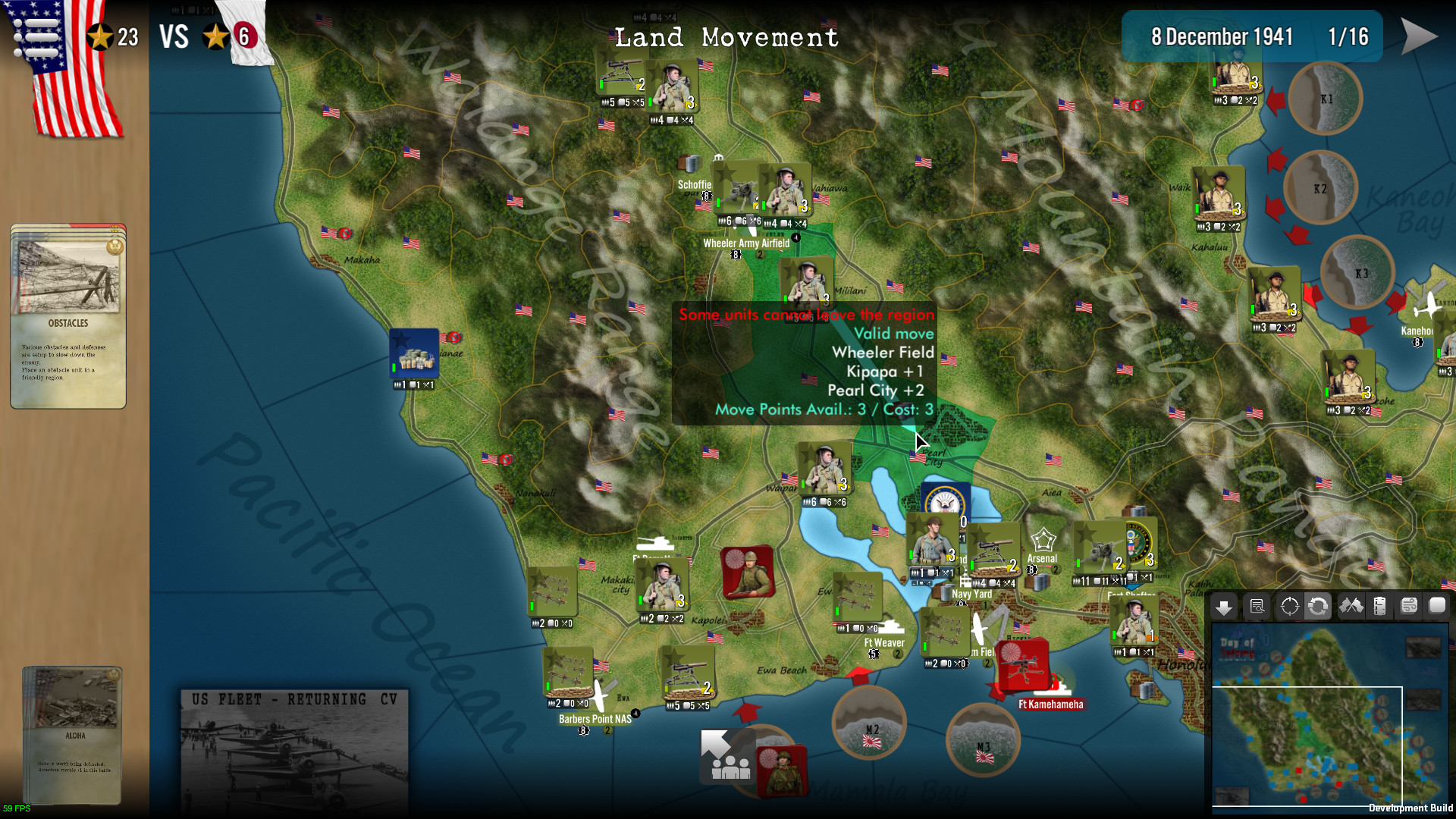
Task: Open the turn counter showing 1/16
Action: [x=1349, y=36]
